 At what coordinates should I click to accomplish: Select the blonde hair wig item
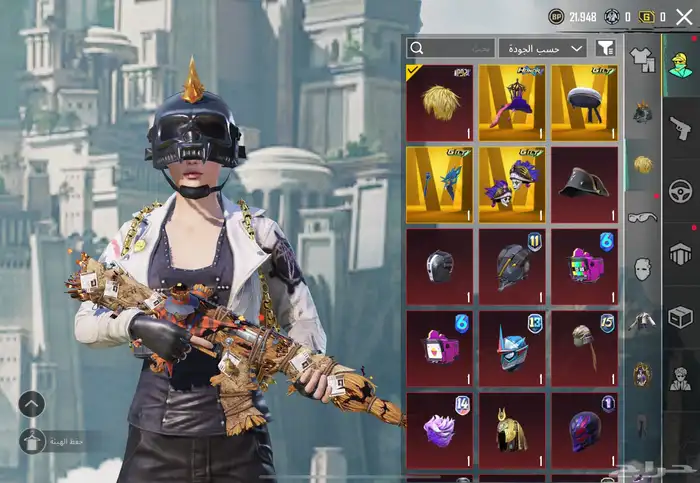440,103
